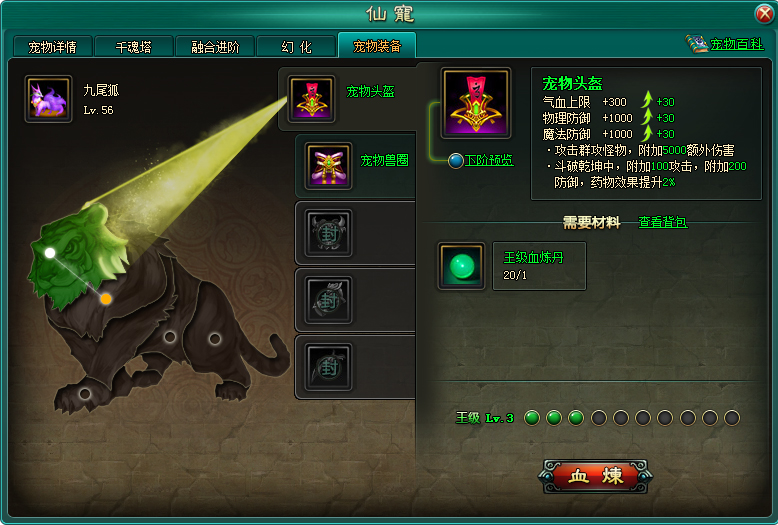Screen dimensions: 778x525
Task: Open the 幻化 tab
Action: coord(295,47)
